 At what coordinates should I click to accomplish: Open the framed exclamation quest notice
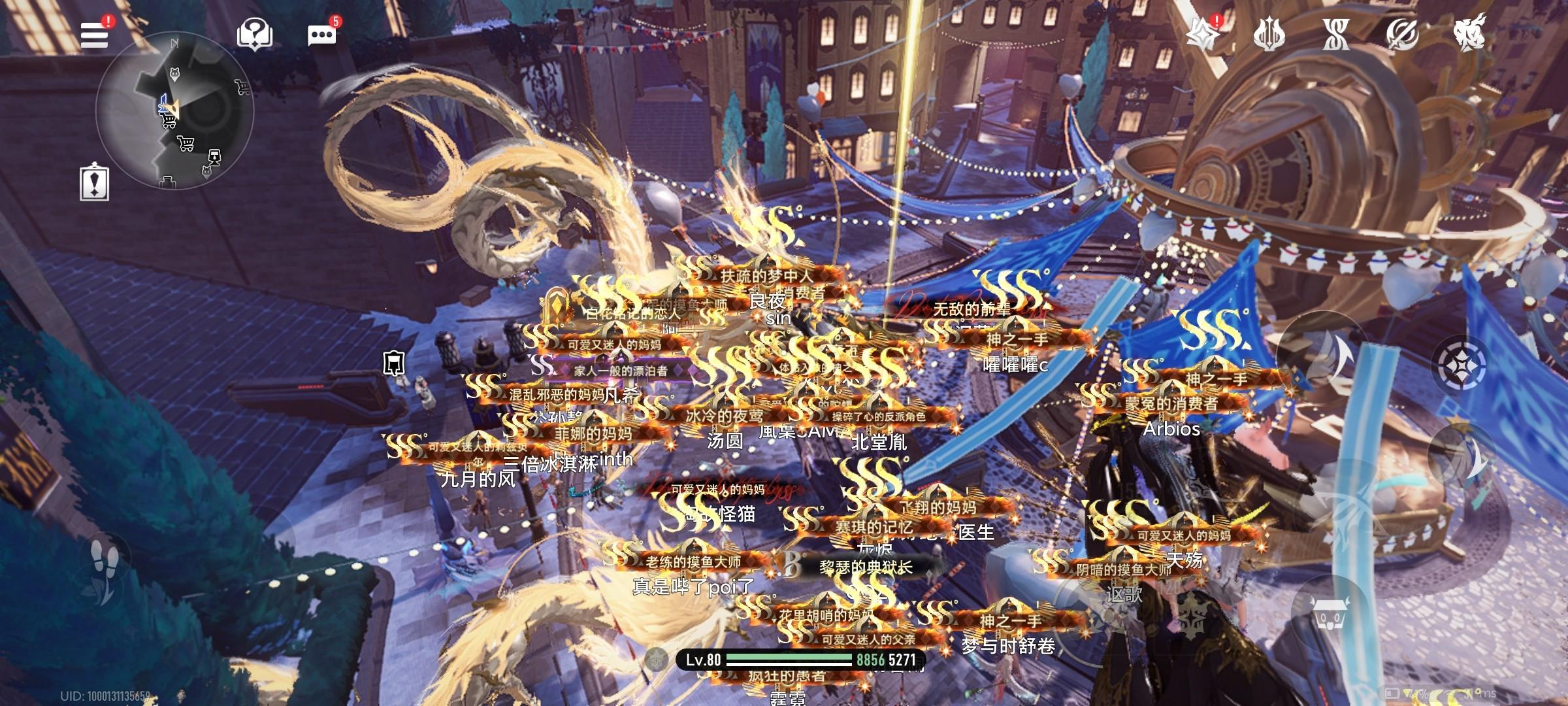point(95,182)
